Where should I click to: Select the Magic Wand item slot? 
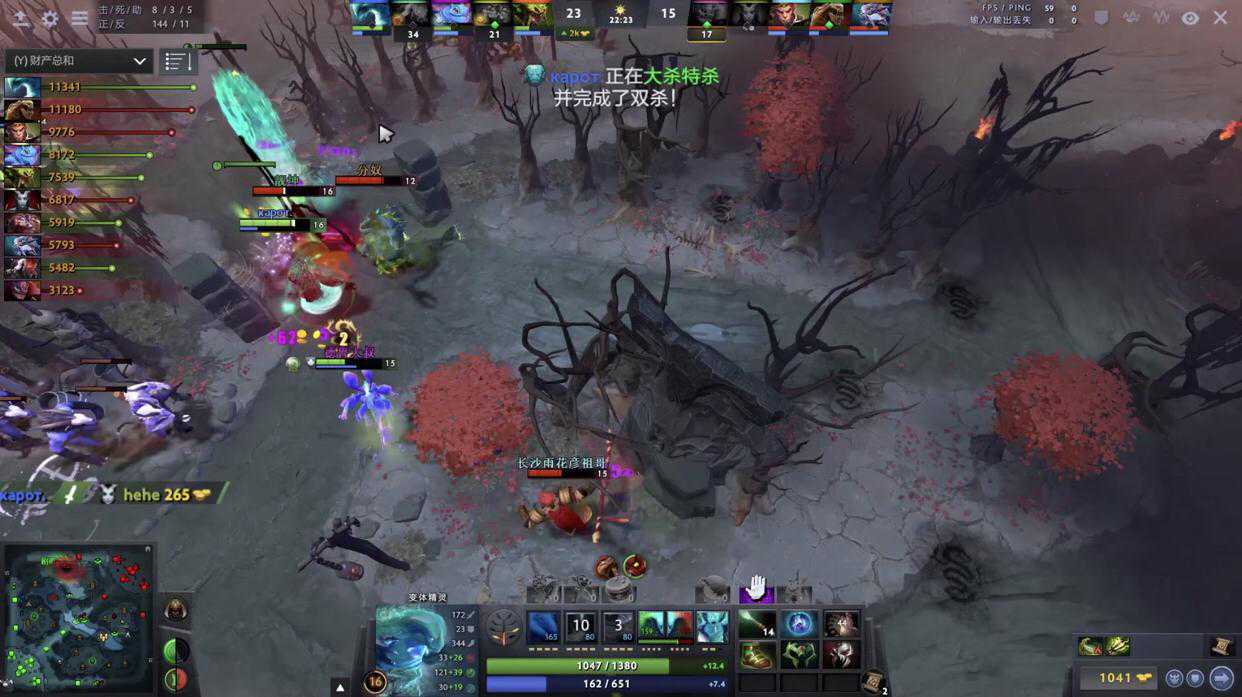coord(757,625)
